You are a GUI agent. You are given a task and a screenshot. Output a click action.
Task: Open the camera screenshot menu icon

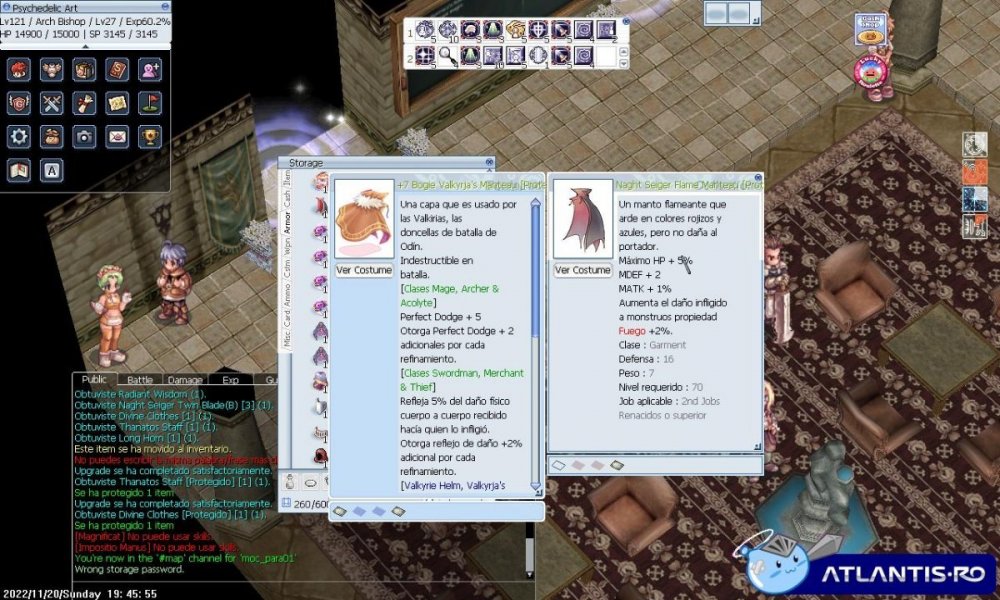point(85,136)
